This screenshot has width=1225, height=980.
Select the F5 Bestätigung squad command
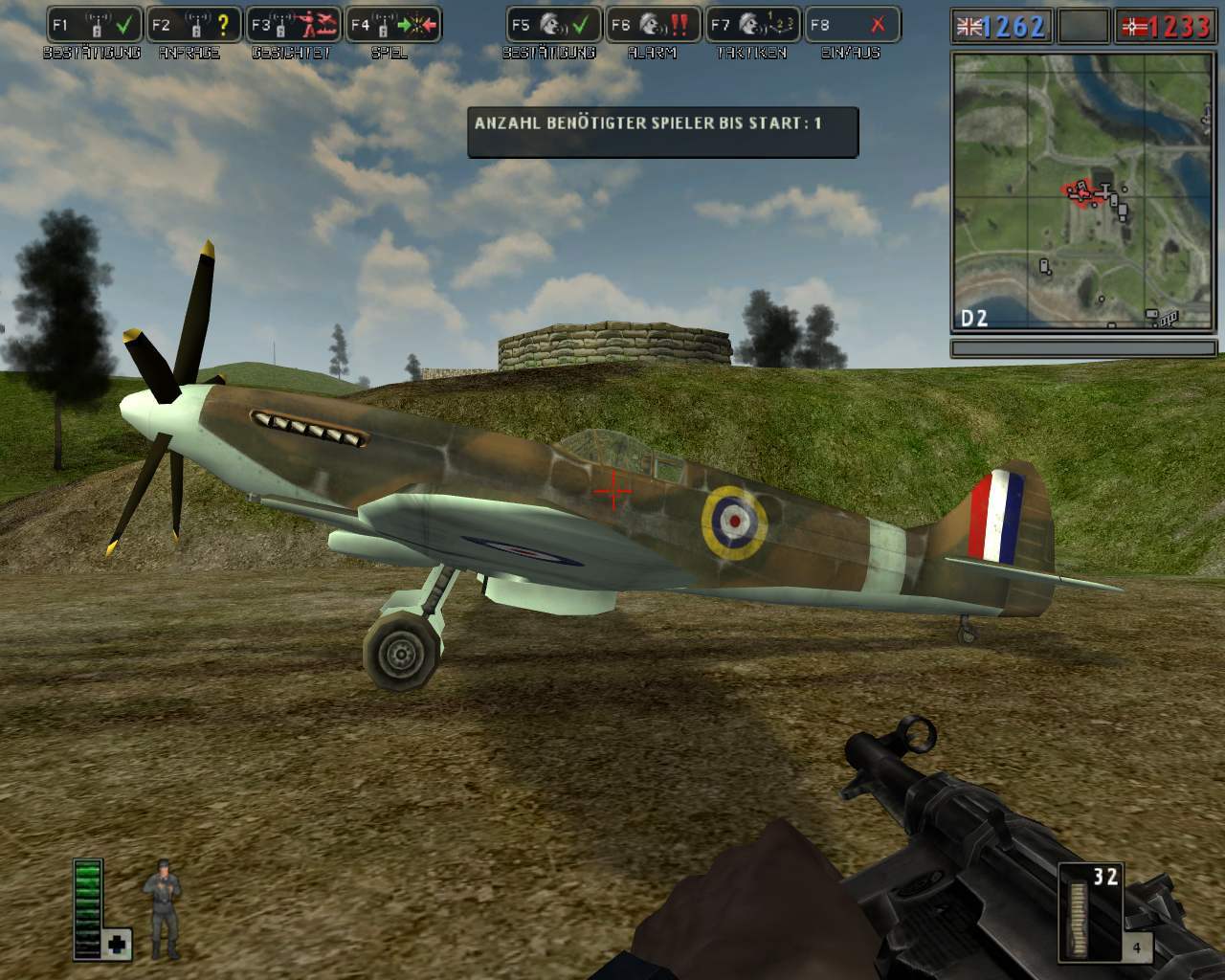click(554, 25)
